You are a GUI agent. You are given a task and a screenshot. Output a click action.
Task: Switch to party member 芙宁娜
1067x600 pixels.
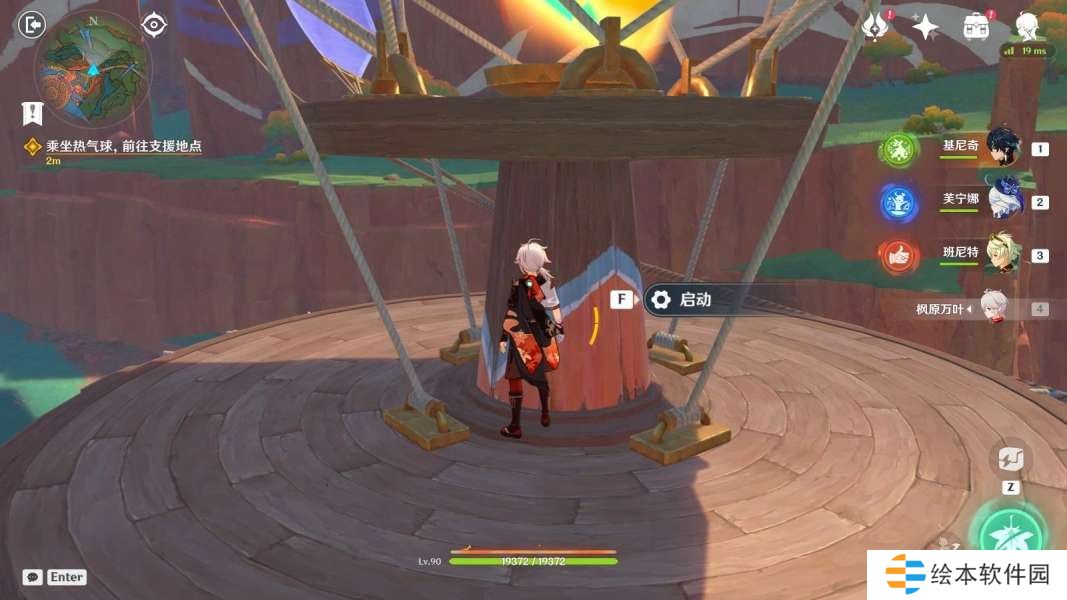pyautogui.click(x=1004, y=201)
